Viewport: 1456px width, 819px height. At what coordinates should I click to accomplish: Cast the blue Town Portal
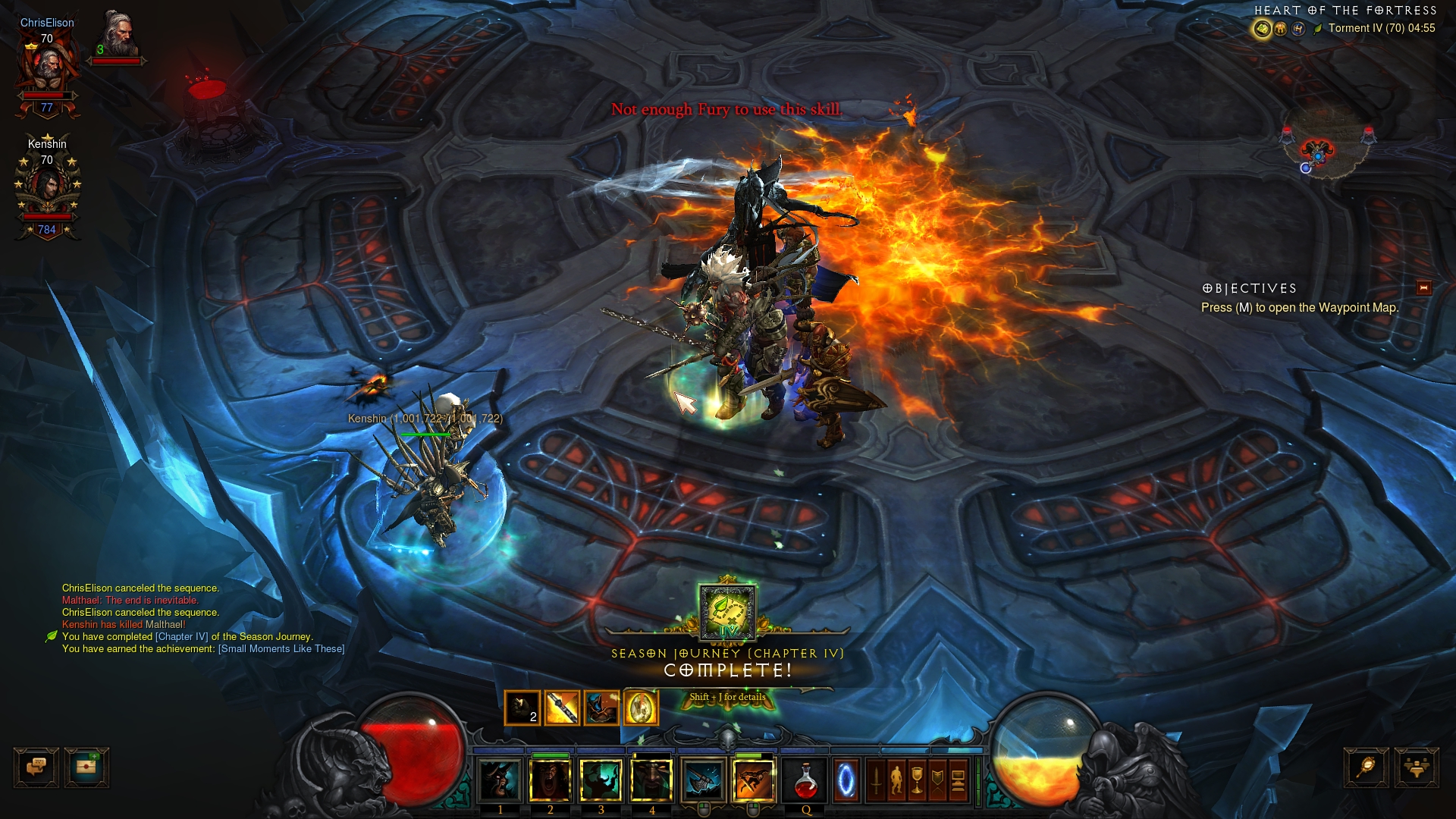pos(846,780)
